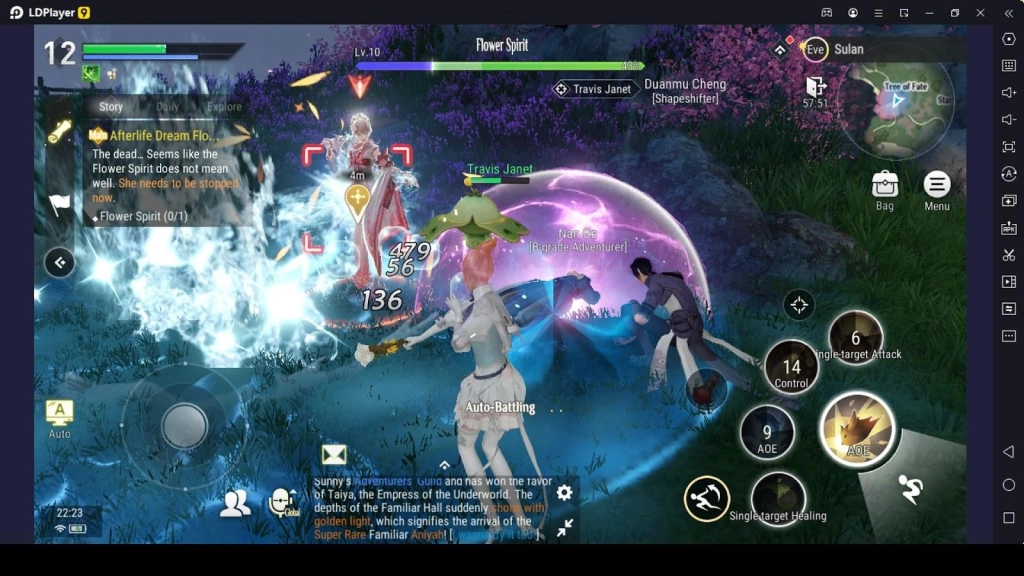The height and width of the screenshot is (576, 1024).
Task: Open the Tree of Fate minimap
Action: click(896, 101)
